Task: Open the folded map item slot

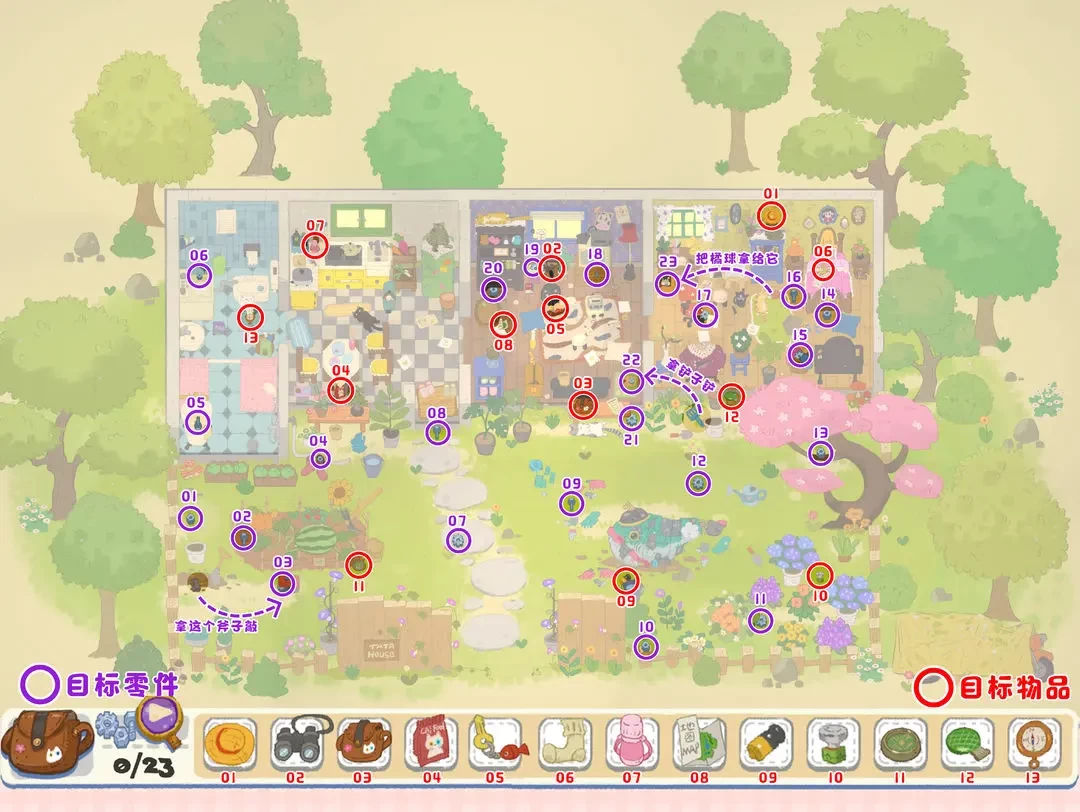Action: (x=699, y=744)
